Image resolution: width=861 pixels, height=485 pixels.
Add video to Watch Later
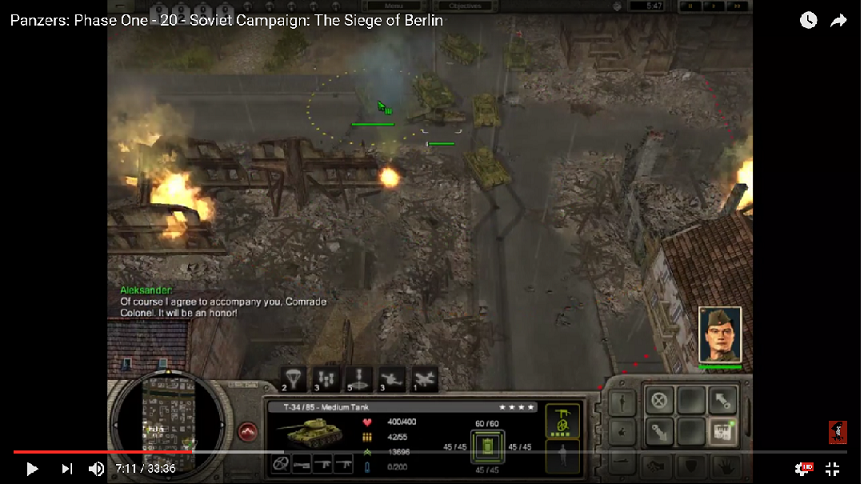[808, 20]
